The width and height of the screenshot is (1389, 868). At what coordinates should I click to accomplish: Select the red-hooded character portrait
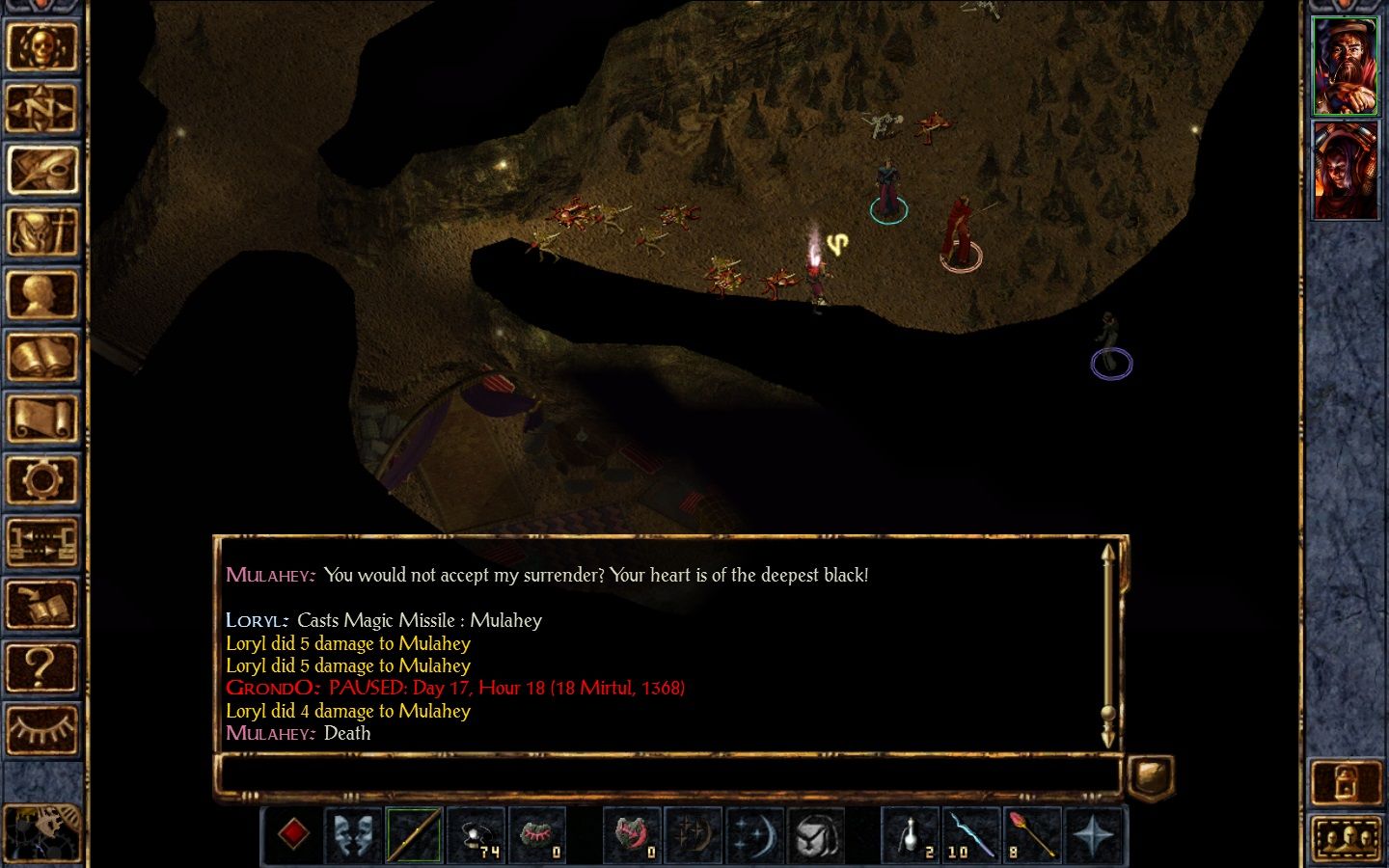(x=1346, y=171)
